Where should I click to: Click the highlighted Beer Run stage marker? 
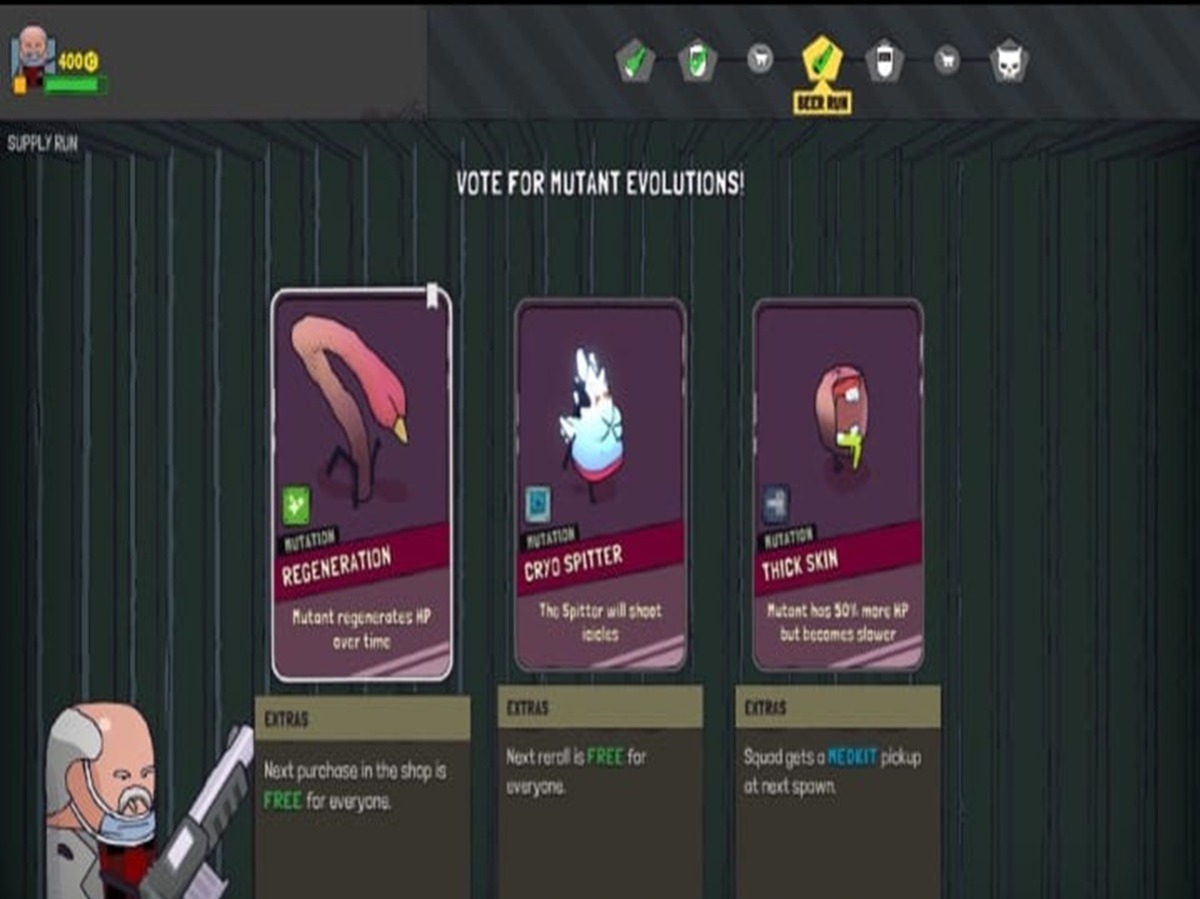(822, 61)
